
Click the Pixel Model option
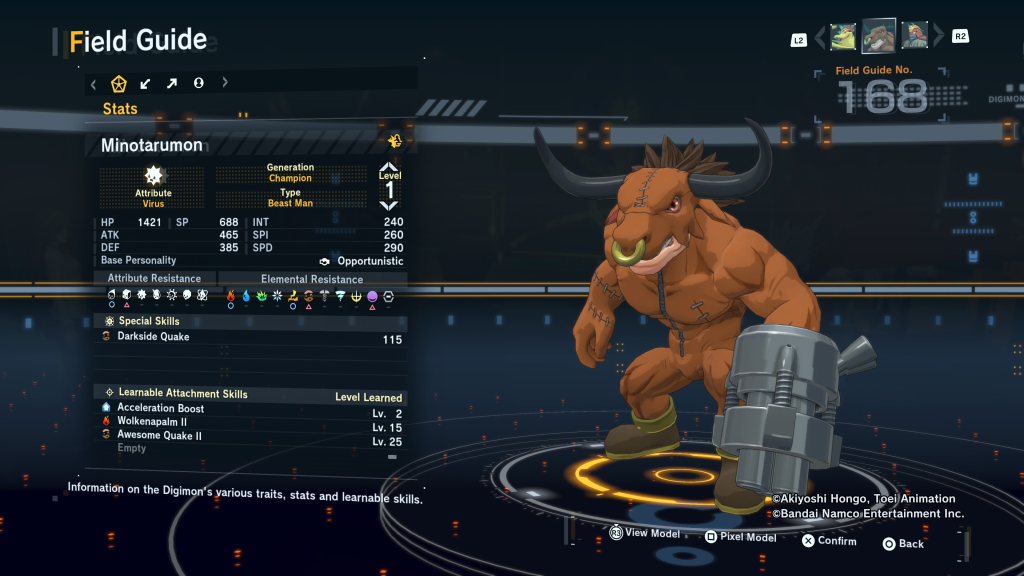740,538
